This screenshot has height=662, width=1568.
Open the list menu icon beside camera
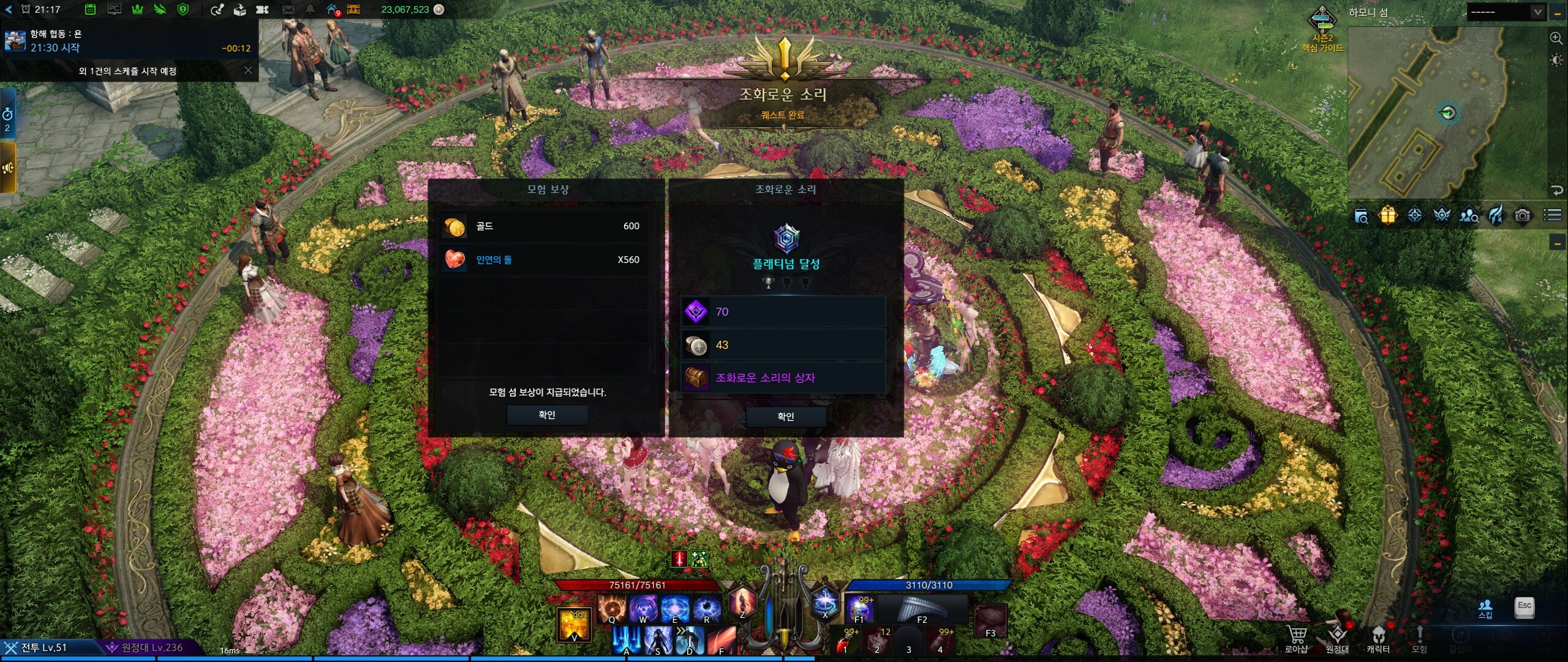point(1552,215)
